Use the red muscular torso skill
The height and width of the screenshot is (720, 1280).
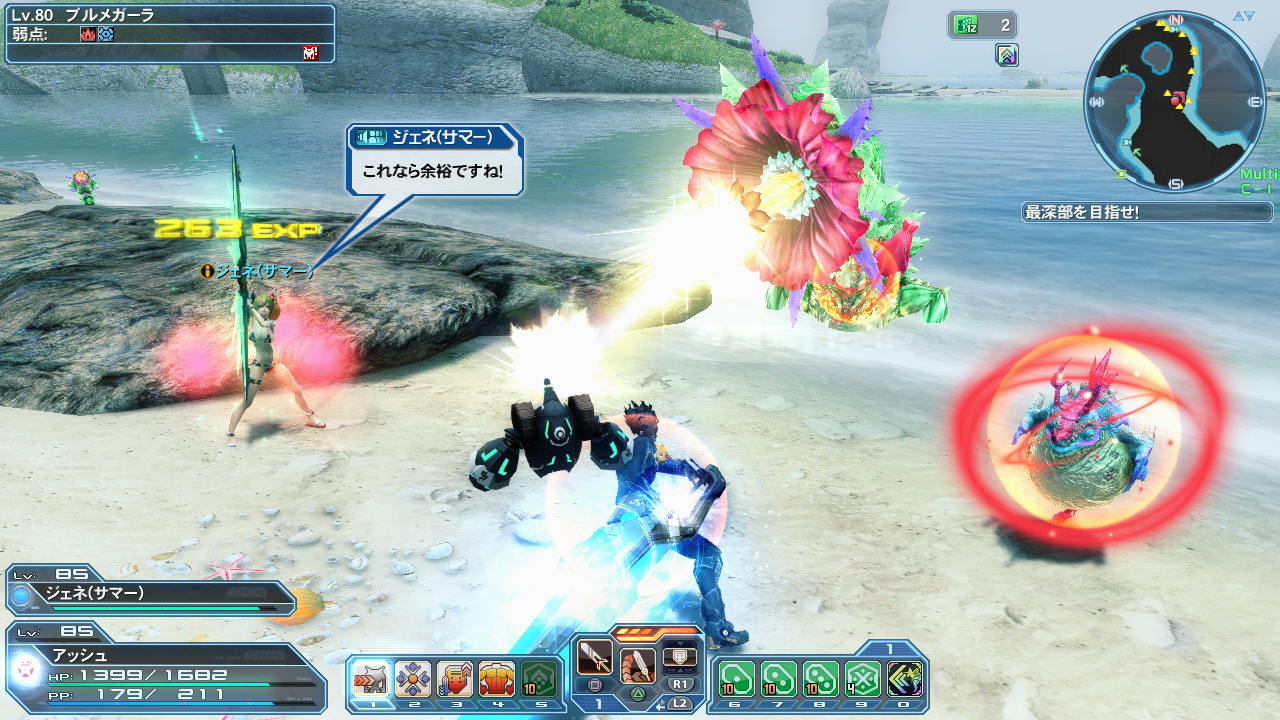[x=496, y=679]
